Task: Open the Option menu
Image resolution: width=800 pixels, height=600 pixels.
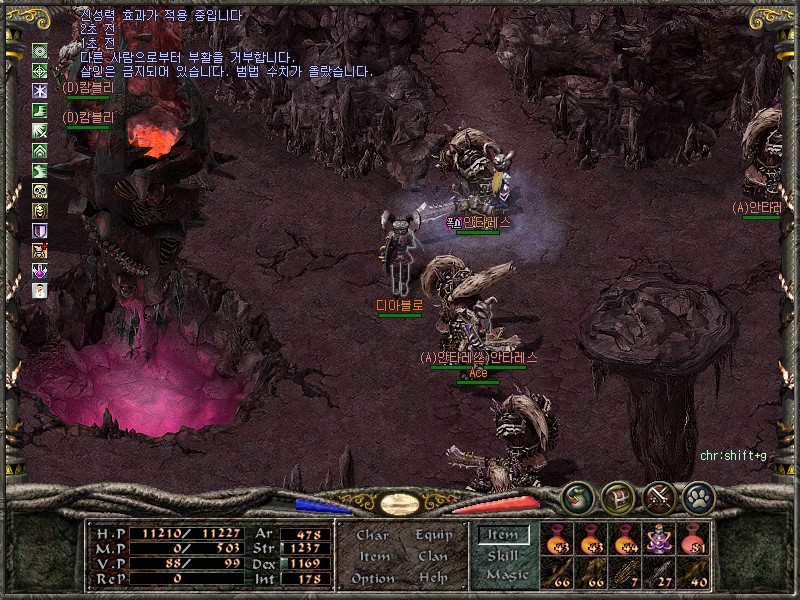Action: [x=372, y=578]
